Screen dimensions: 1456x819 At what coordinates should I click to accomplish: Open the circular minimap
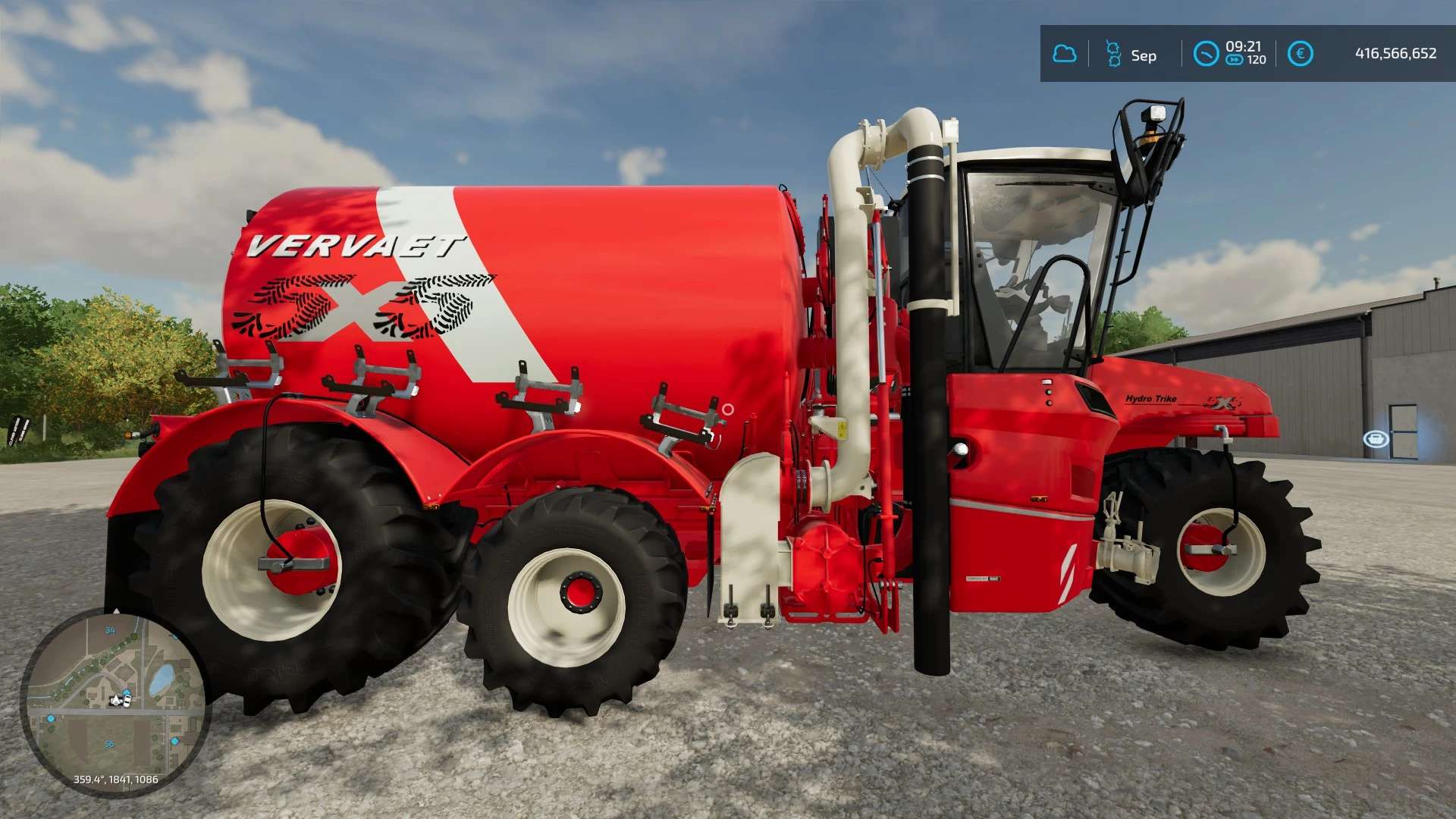pos(115,702)
